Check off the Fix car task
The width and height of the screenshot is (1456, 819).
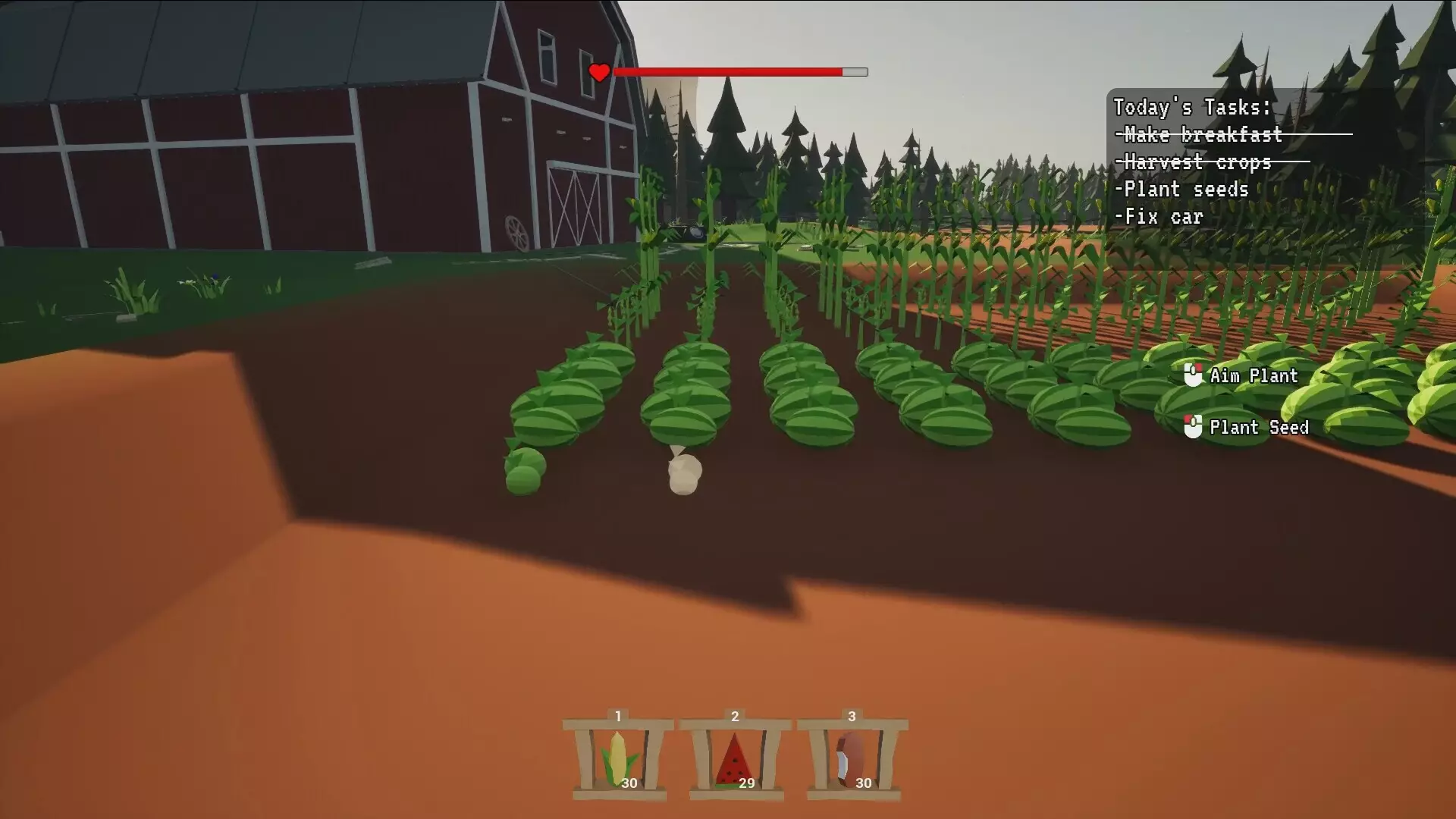click(1159, 217)
